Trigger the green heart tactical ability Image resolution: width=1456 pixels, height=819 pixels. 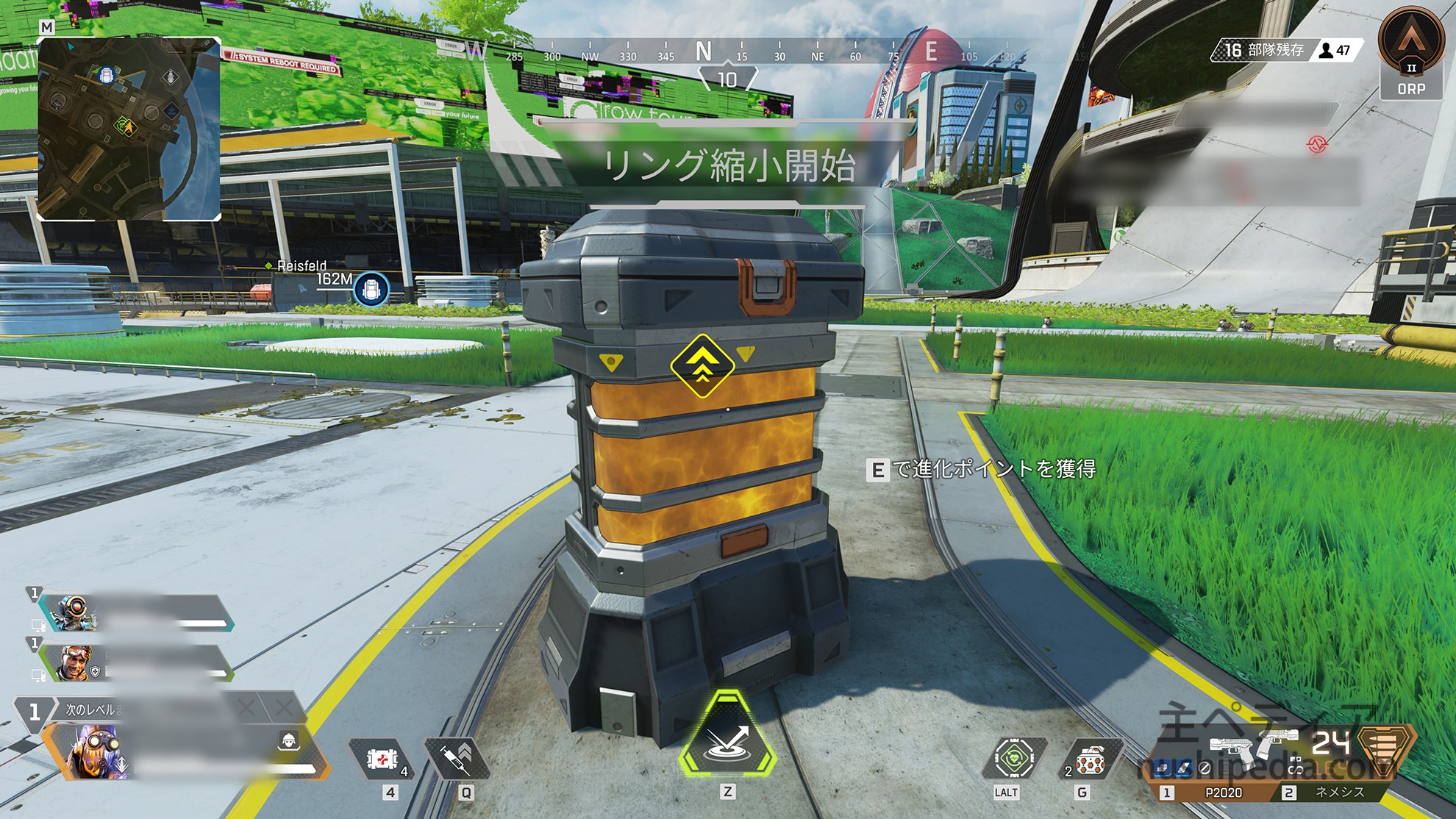(x=1014, y=757)
